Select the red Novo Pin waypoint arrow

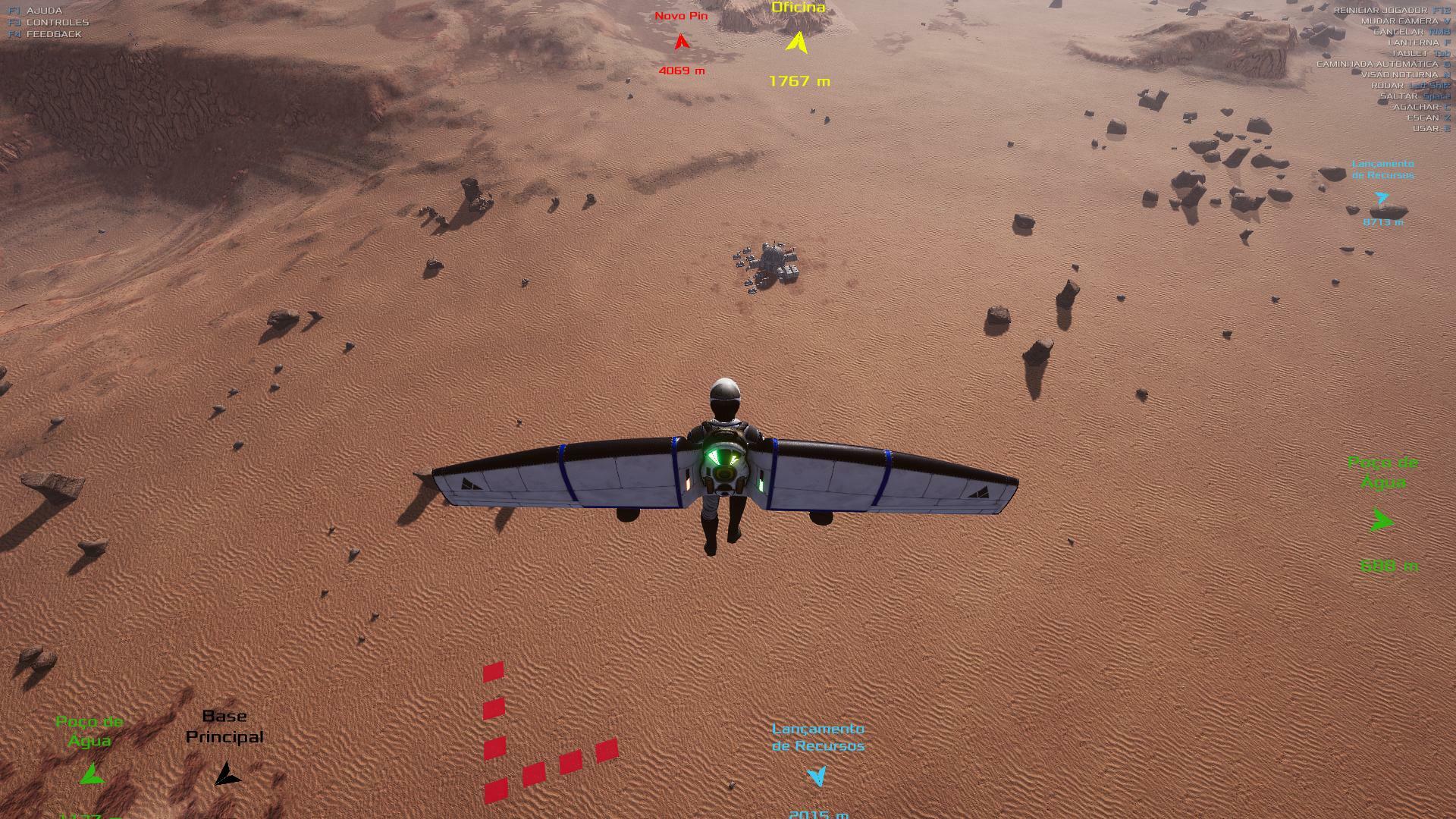(x=682, y=42)
